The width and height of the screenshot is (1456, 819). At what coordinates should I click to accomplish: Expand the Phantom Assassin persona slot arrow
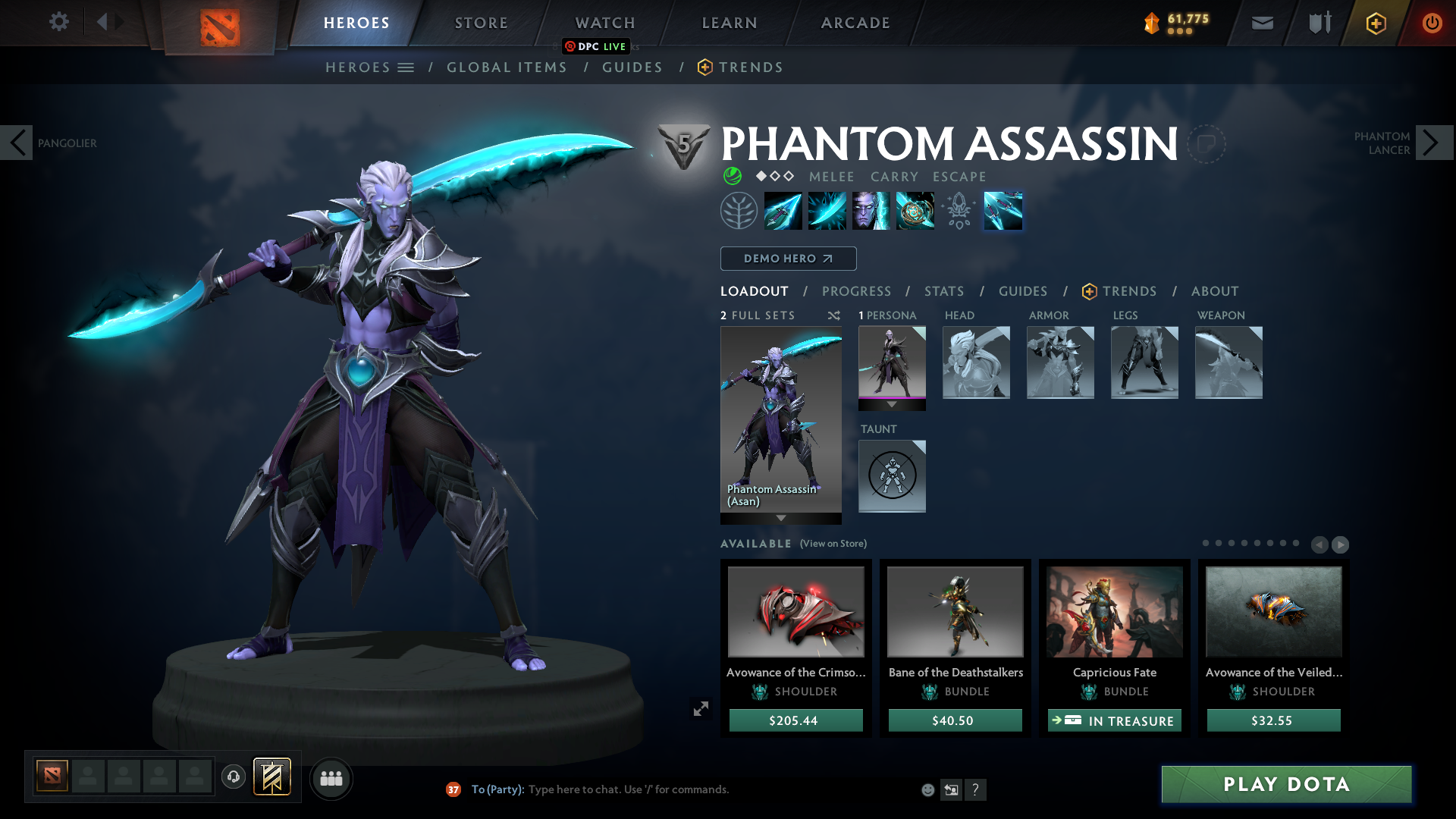point(892,405)
